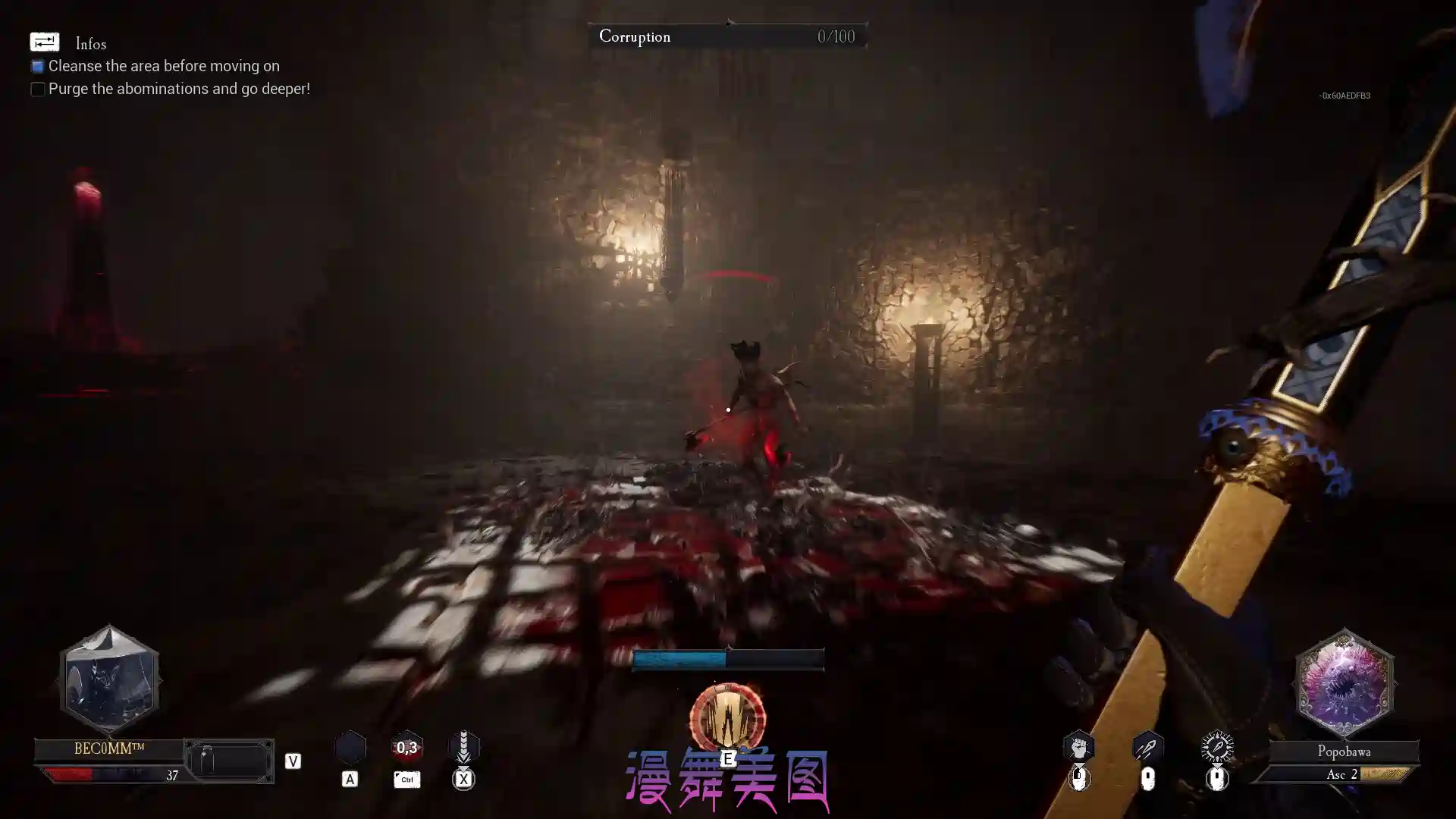Select the Popobawa nameplate label
This screenshot has width=1456, height=819.
click(x=1344, y=752)
